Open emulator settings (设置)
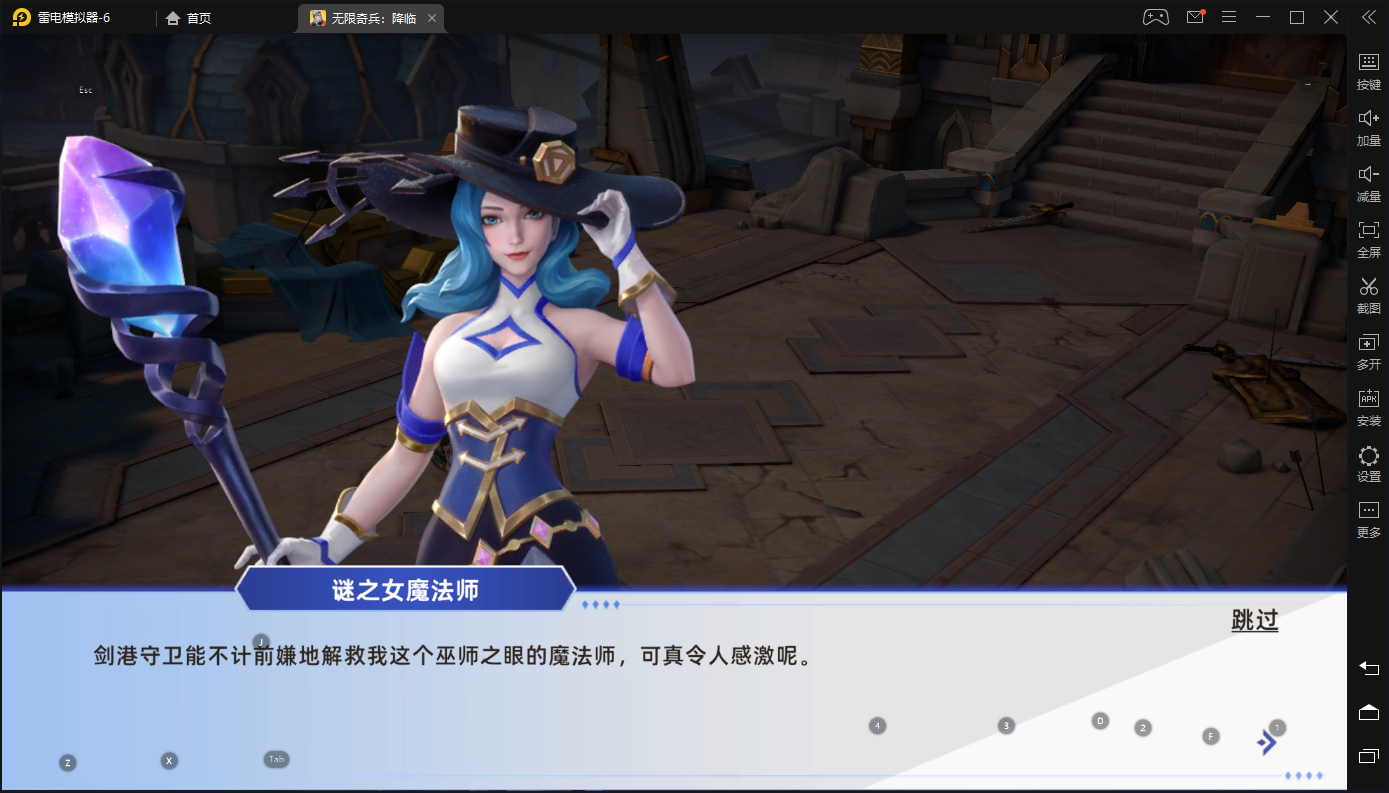This screenshot has height=793, width=1389. pyautogui.click(x=1368, y=463)
